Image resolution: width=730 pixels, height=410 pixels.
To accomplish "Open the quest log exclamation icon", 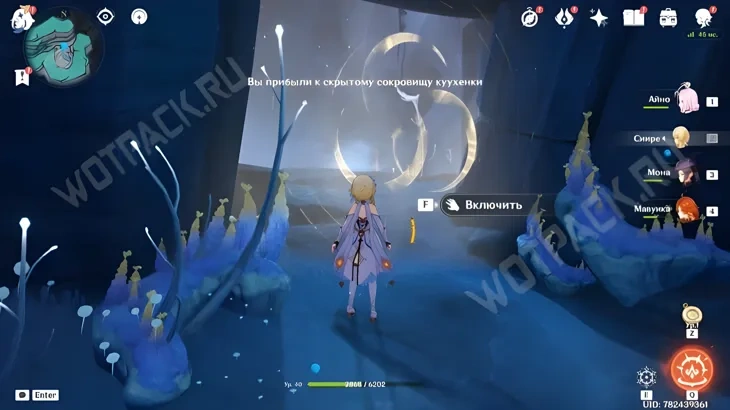I will click(22, 77).
